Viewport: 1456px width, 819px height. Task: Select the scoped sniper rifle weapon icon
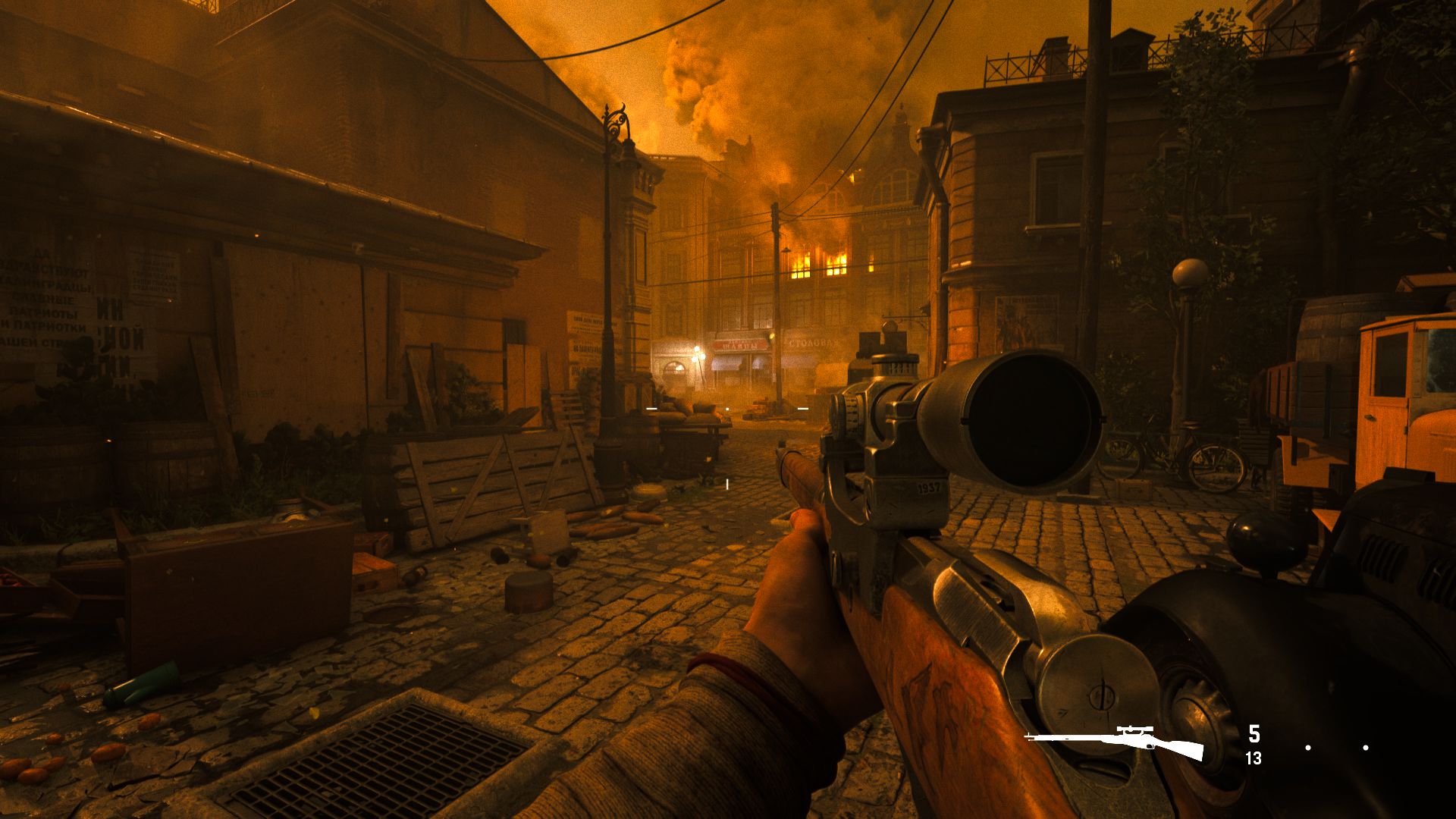tap(1115, 741)
